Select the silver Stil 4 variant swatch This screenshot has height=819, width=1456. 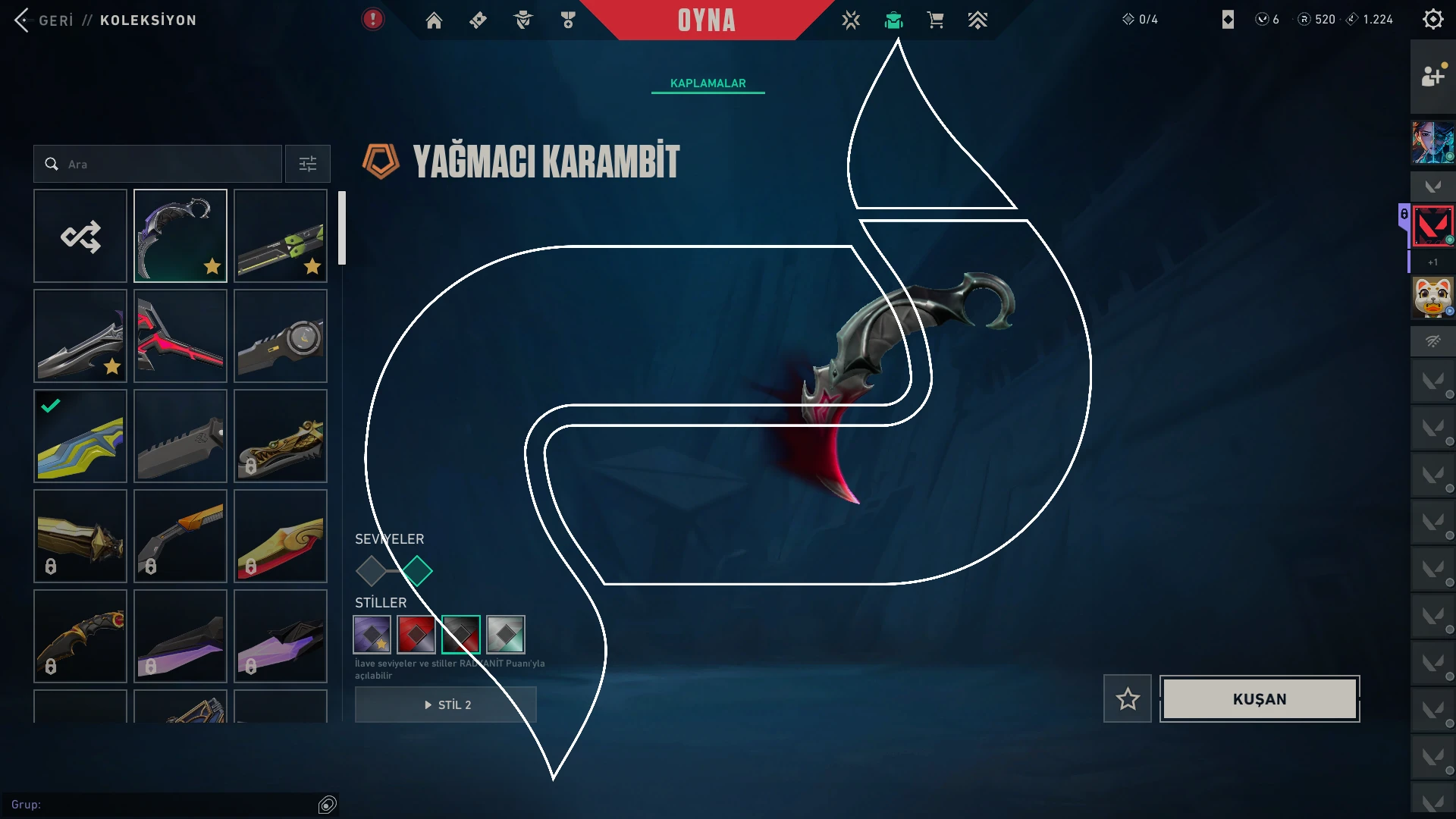click(x=507, y=635)
